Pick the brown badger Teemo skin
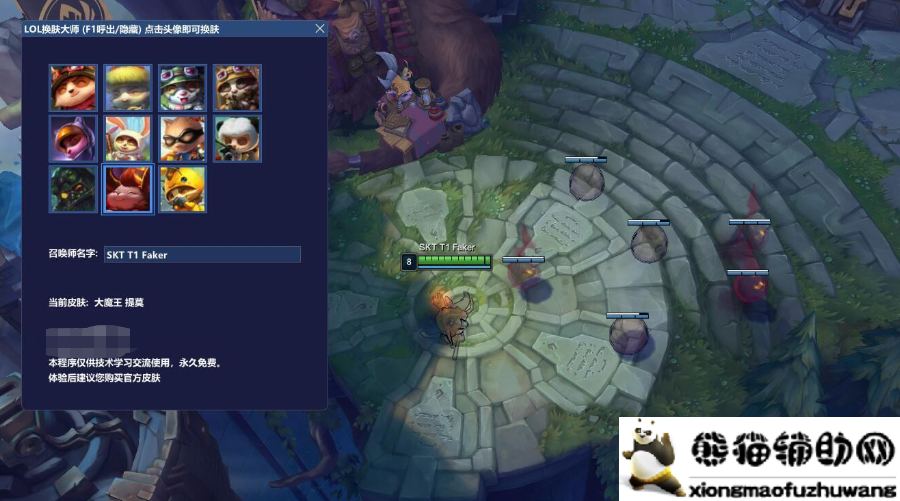This screenshot has height=501, width=900. click(236, 88)
